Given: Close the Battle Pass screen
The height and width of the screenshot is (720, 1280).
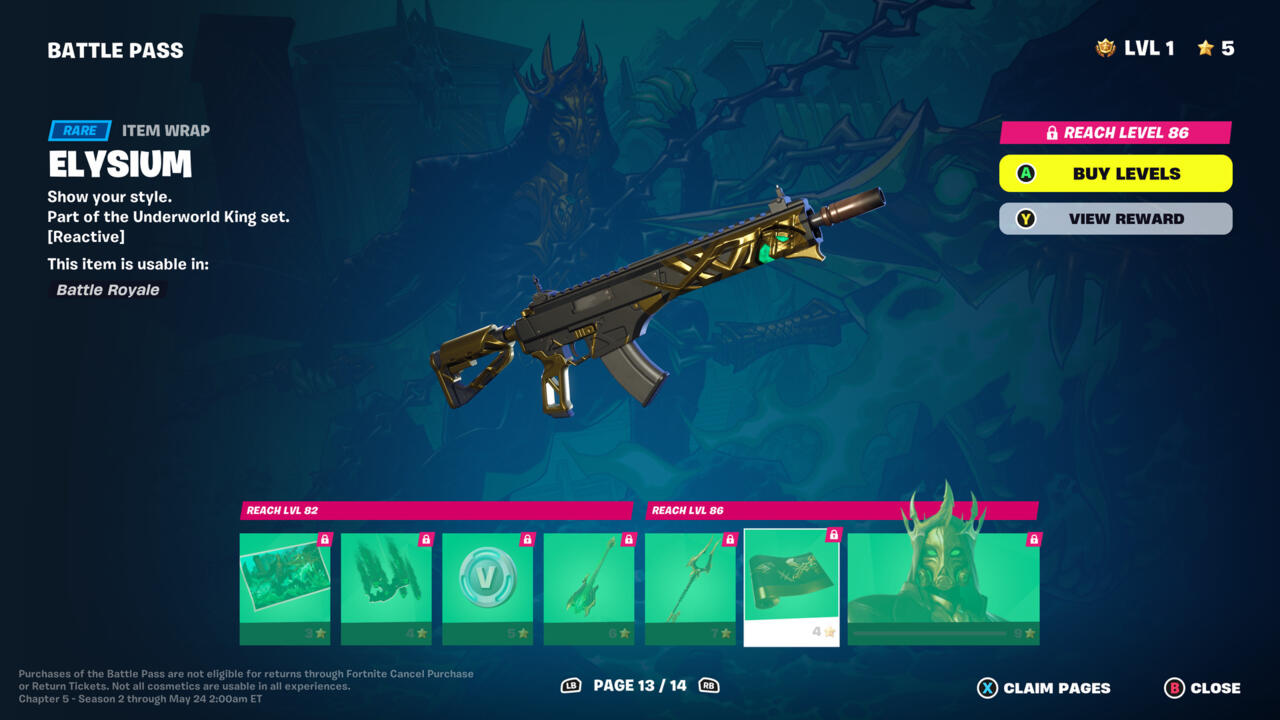Looking at the screenshot, I should [x=1202, y=688].
